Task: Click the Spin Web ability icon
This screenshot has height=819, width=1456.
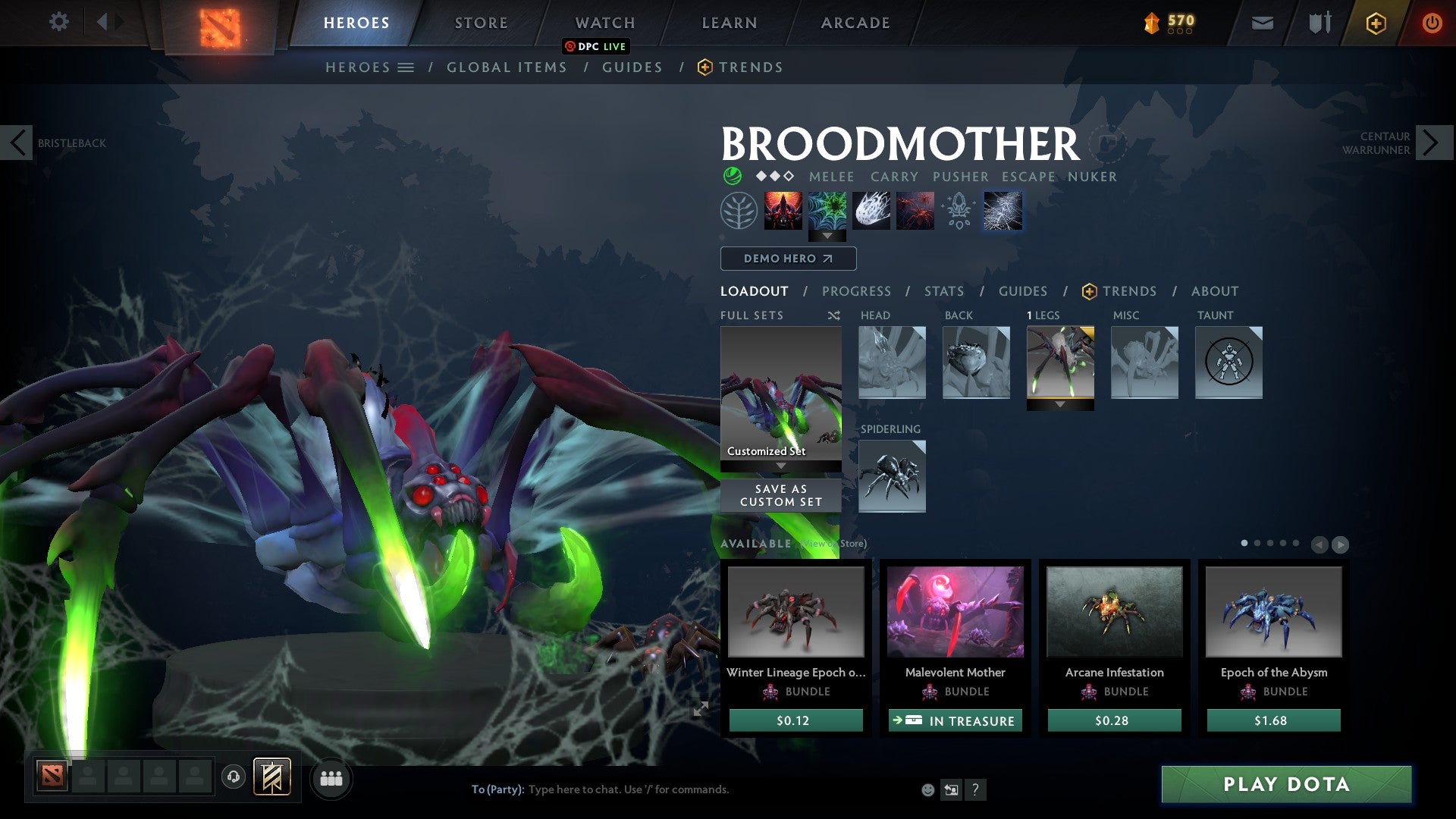Action: click(x=827, y=211)
